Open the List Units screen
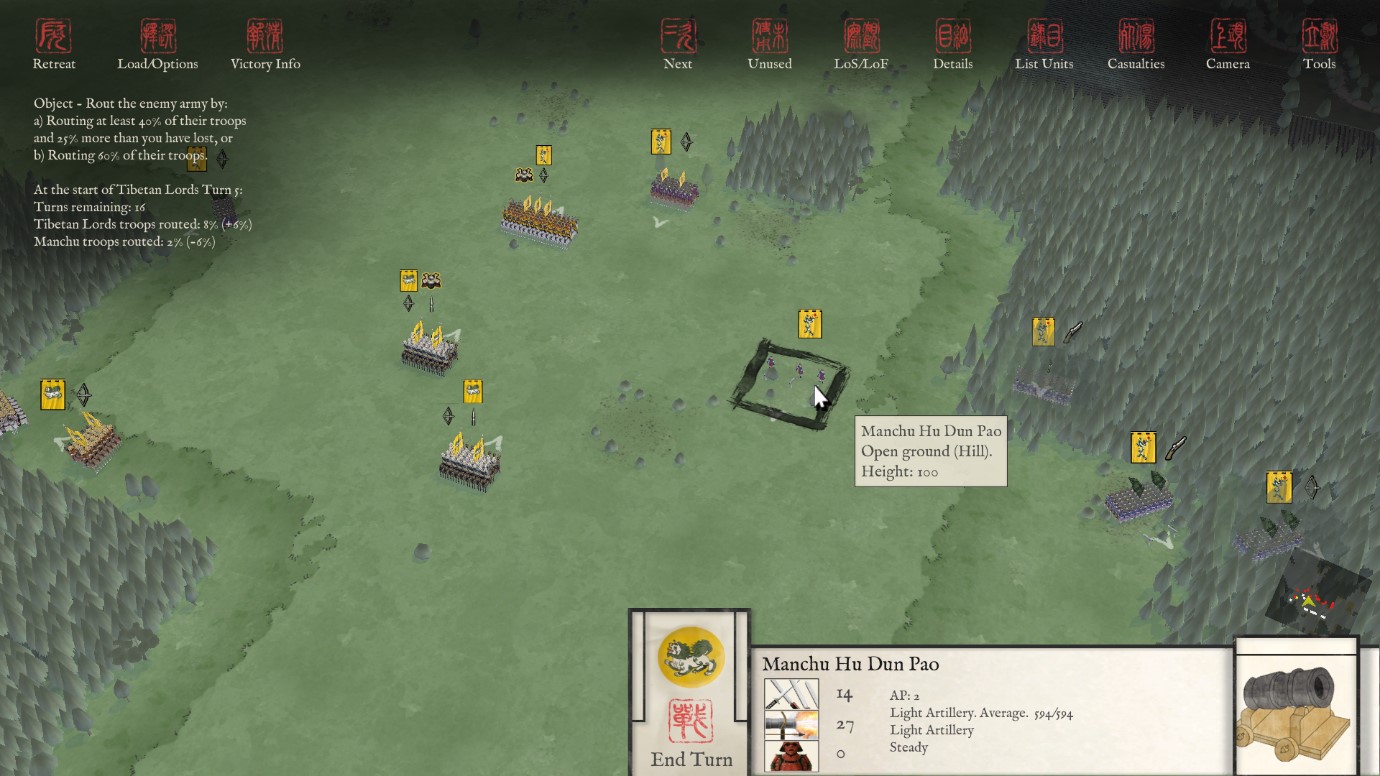 click(1044, 45)
